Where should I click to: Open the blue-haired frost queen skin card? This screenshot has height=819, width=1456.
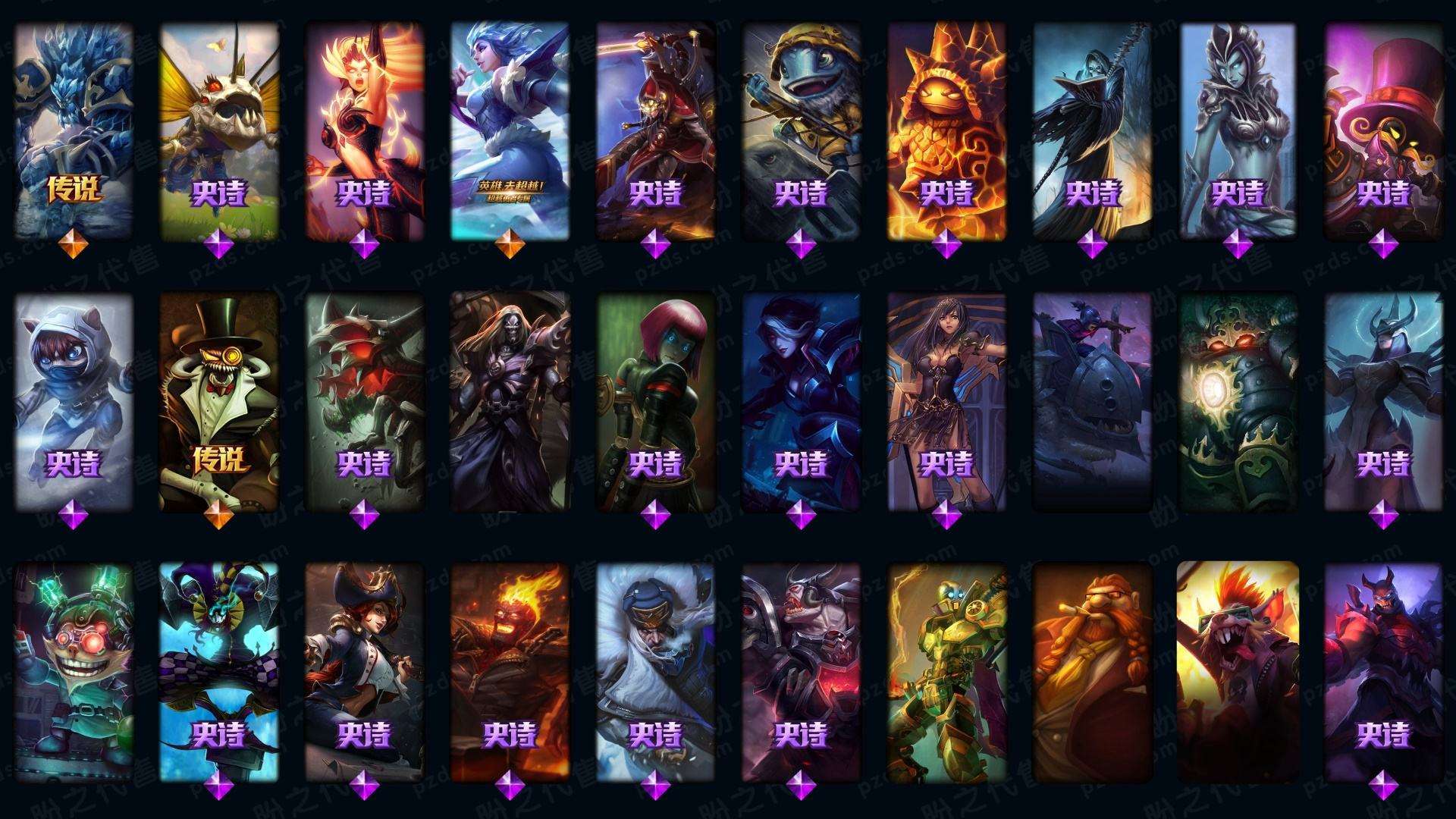point(510,129)
